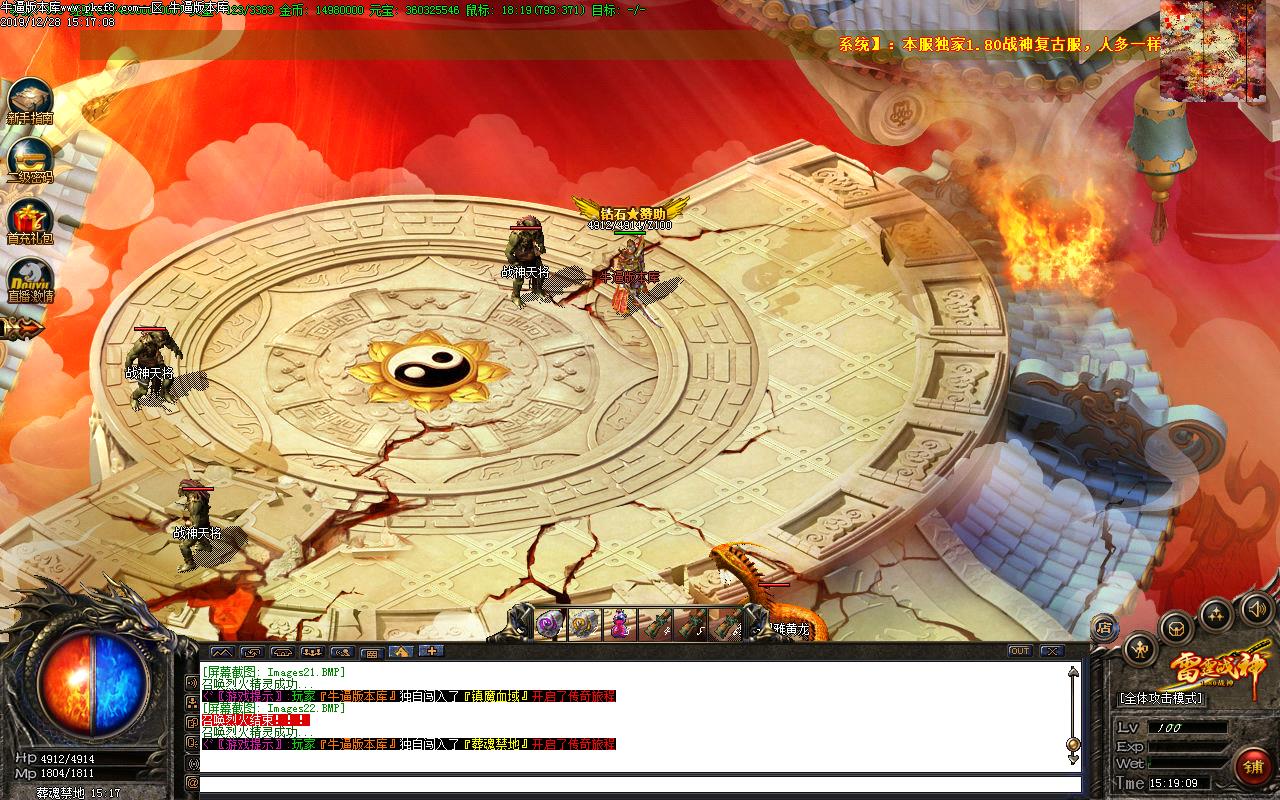Open the character warrior-figure button

tap(1140, 649)
